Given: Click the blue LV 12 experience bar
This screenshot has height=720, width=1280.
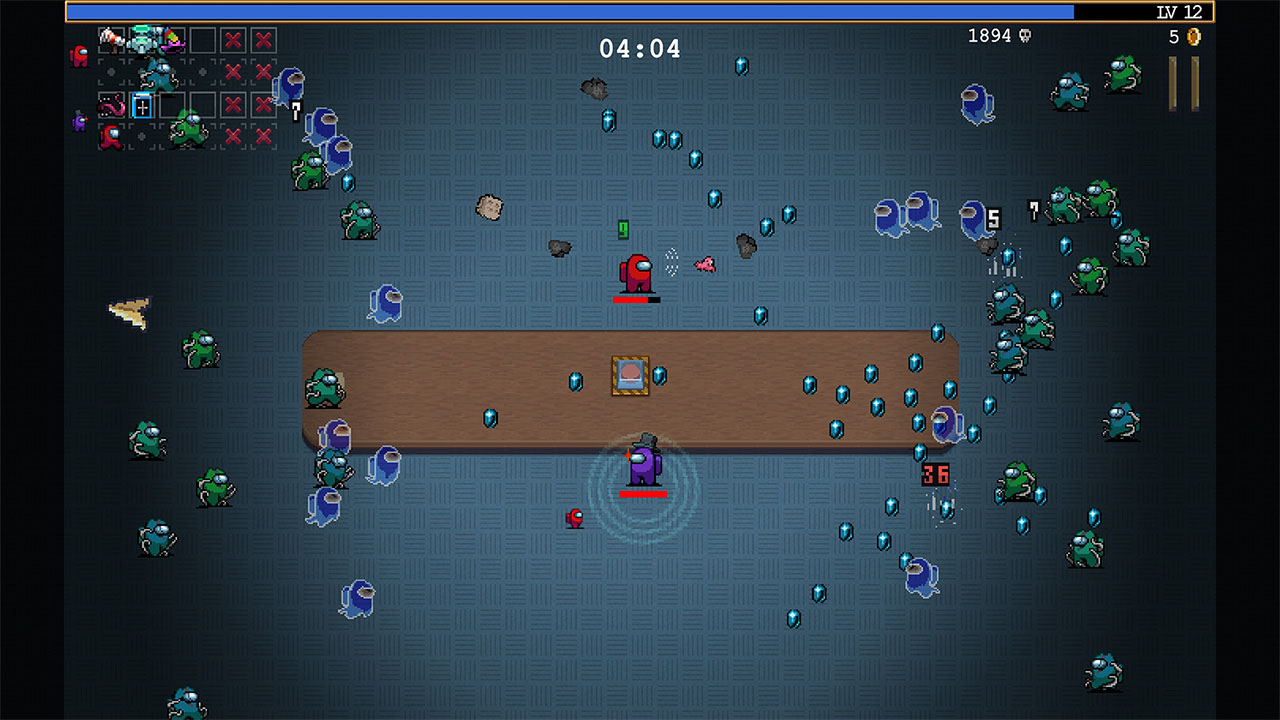Looking at the screenshot, I should click(x=600, y=11).
